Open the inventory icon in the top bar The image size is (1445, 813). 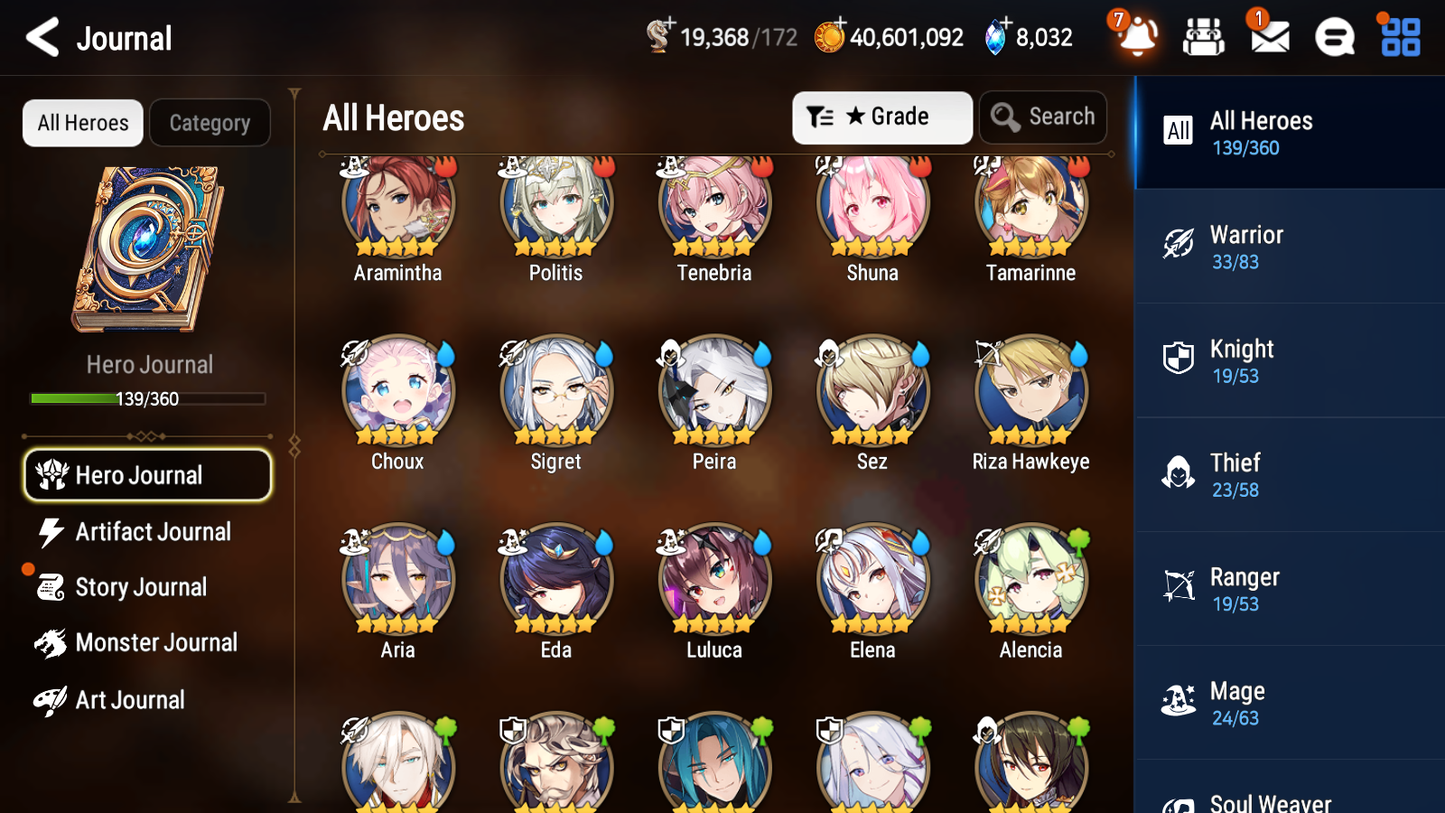coord(1203,37)
